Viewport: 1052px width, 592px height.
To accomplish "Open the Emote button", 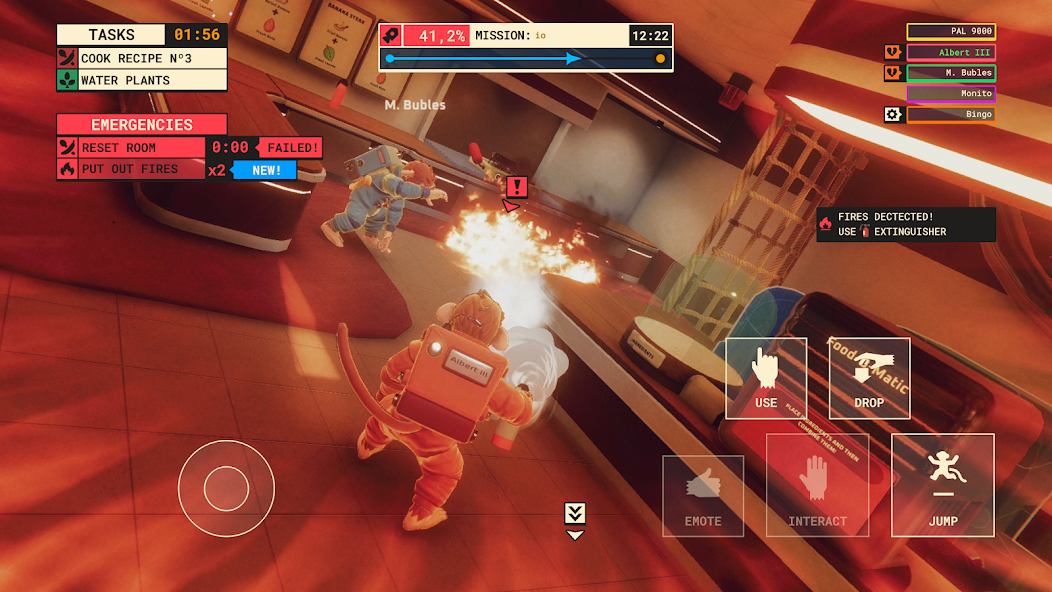I will pos(703,497).
